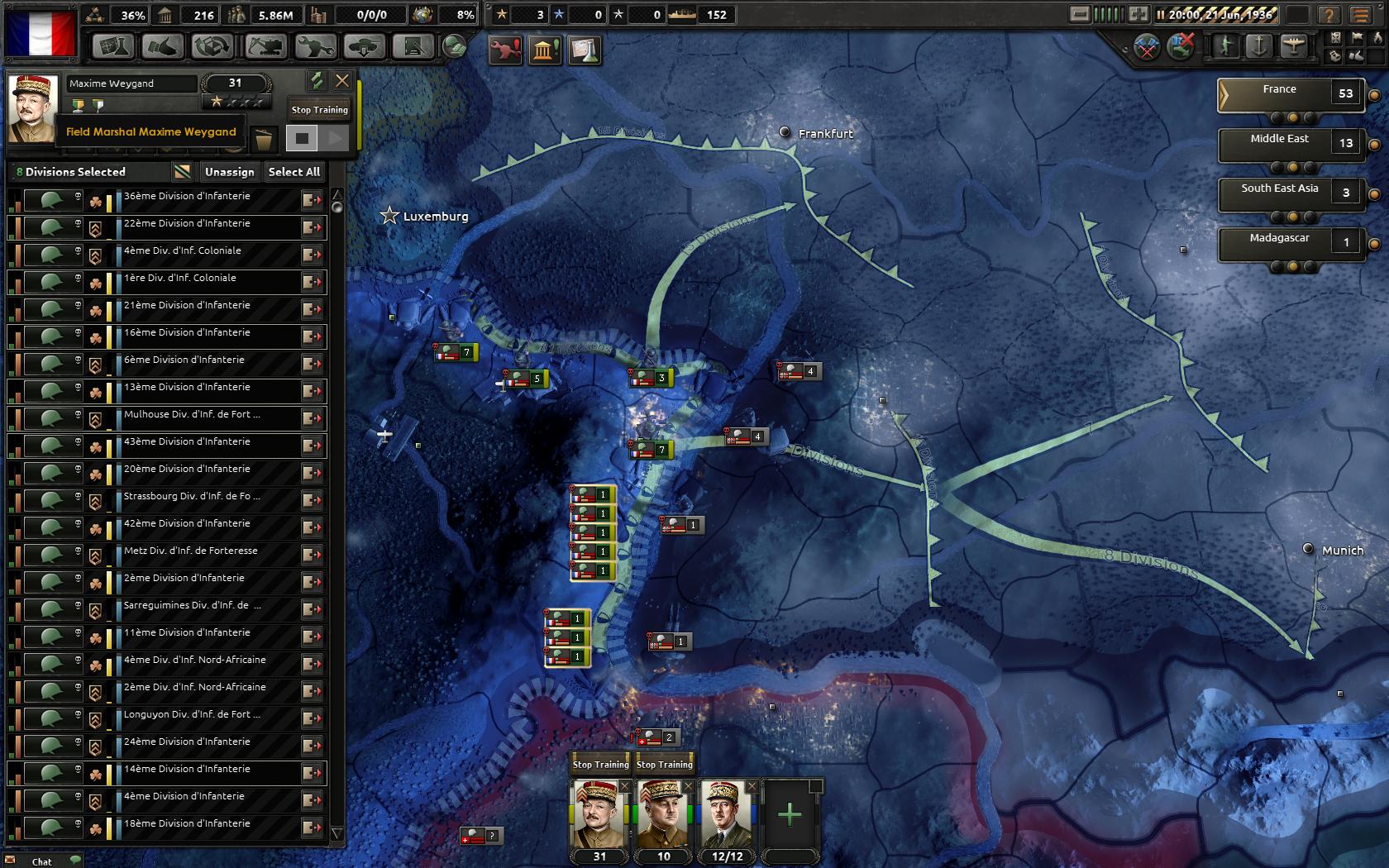
Task: Click the Unassign button
Action: (x=228, y=172)
